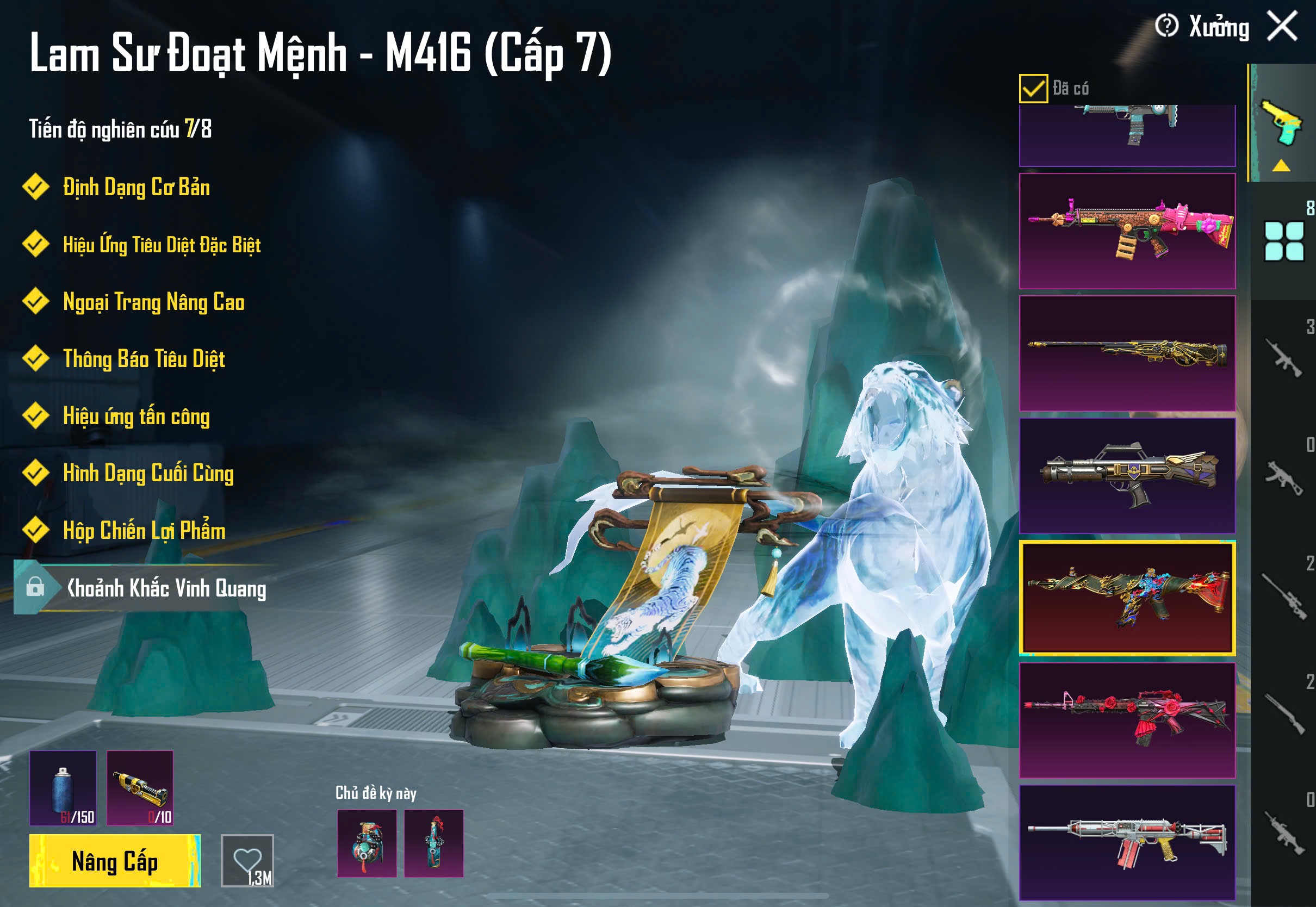
Task: Like this skin with the heart button
Action: click(247, 860)
